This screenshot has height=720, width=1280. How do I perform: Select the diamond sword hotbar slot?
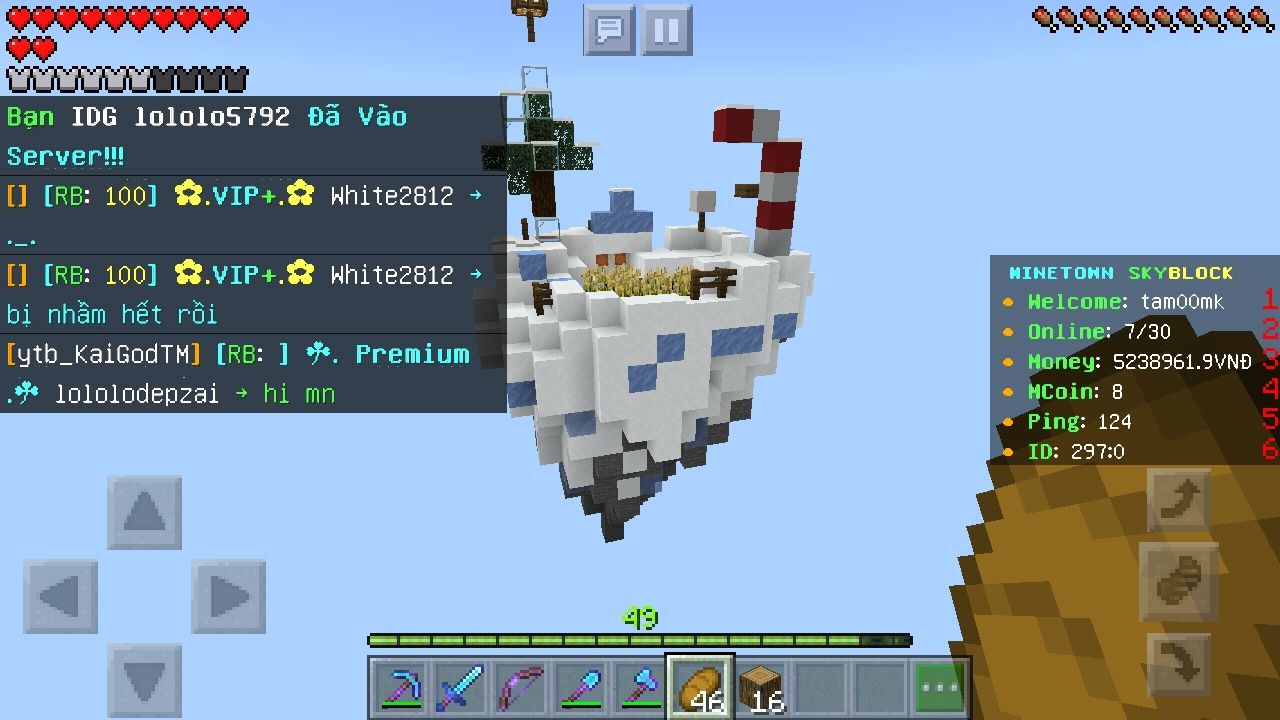461,687
